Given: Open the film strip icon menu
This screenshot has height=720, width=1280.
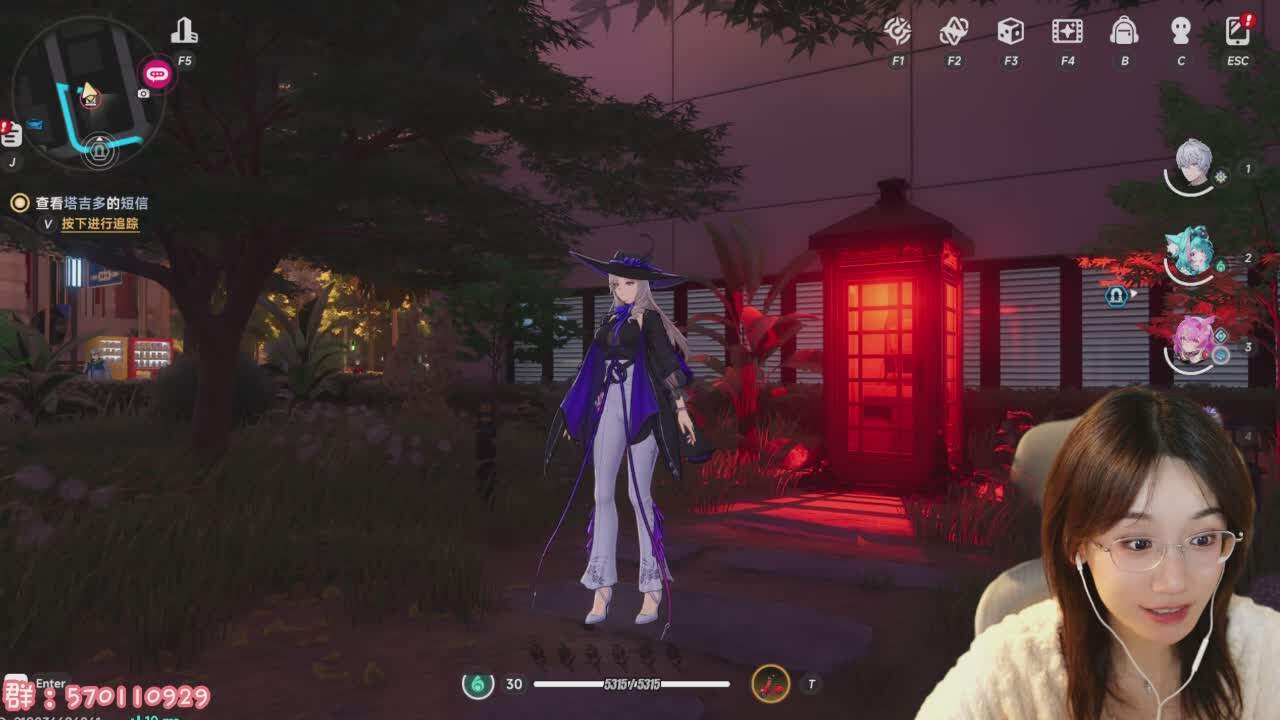Looking at the screenshot, I should (x=1067, y=31).
